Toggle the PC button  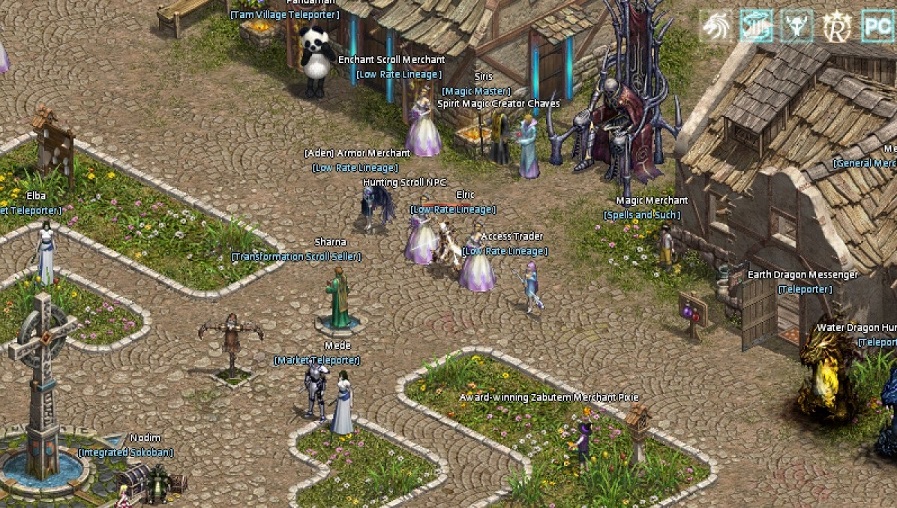[878, 24]
